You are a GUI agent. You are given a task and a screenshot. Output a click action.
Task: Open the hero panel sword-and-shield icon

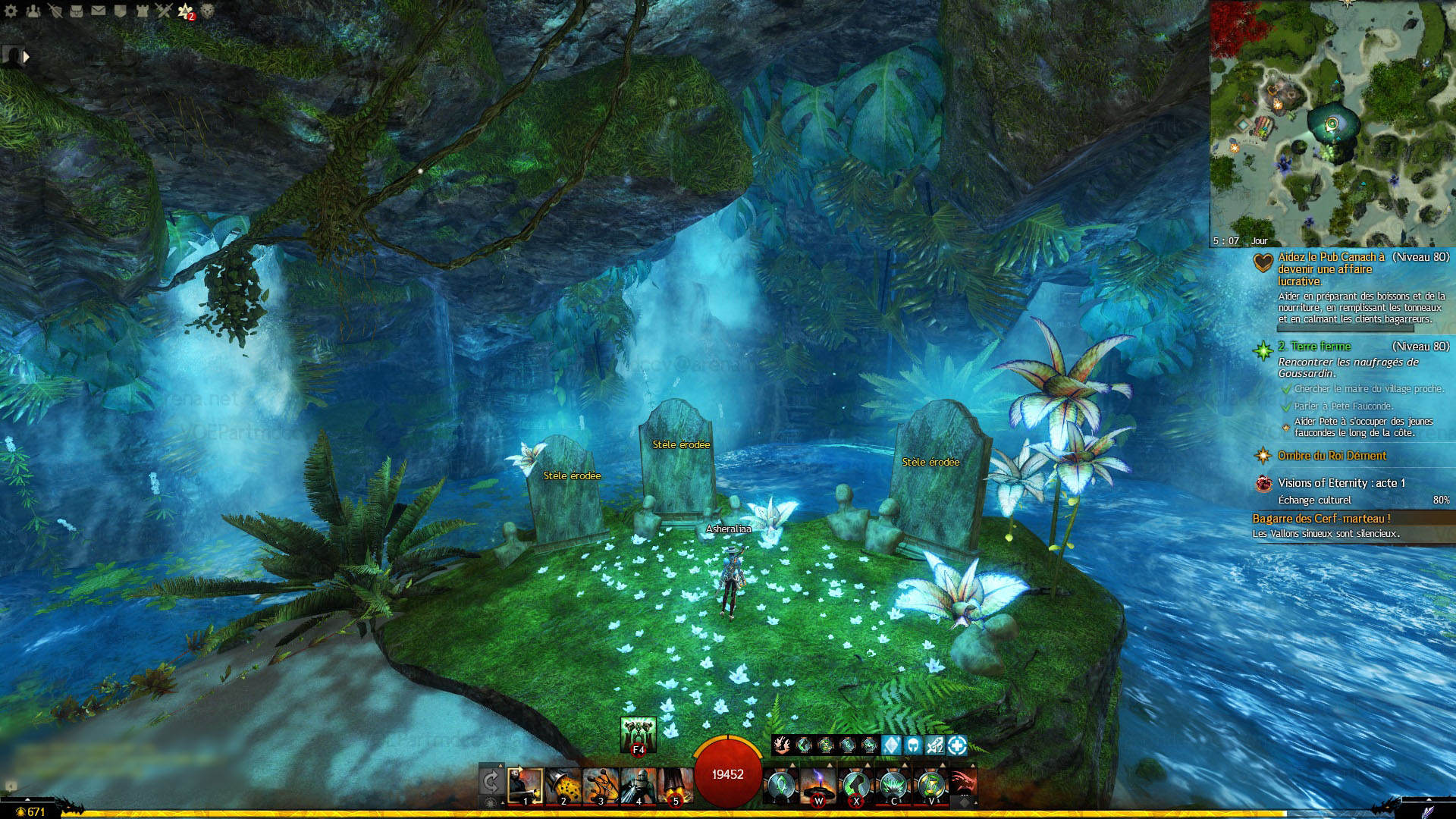coord(55,11)
